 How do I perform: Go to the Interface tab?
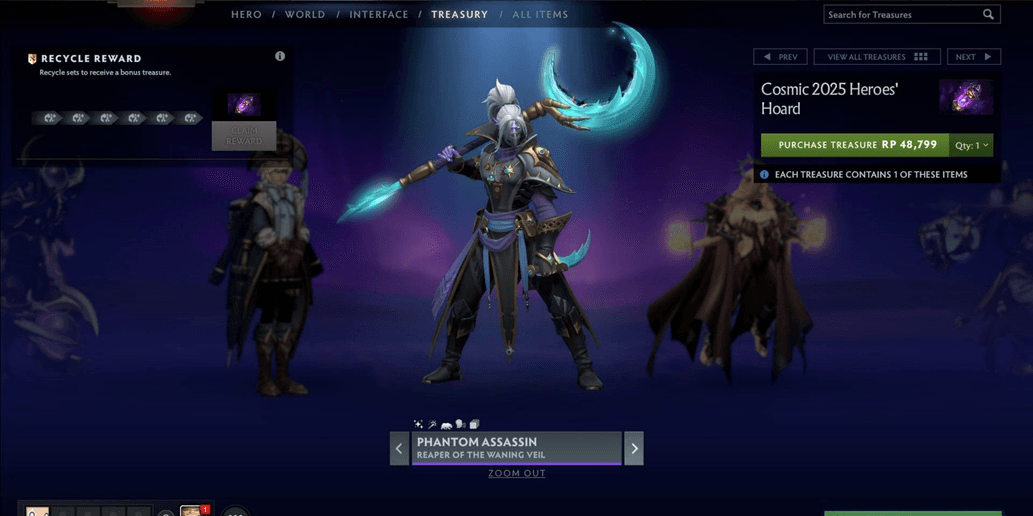379,15
